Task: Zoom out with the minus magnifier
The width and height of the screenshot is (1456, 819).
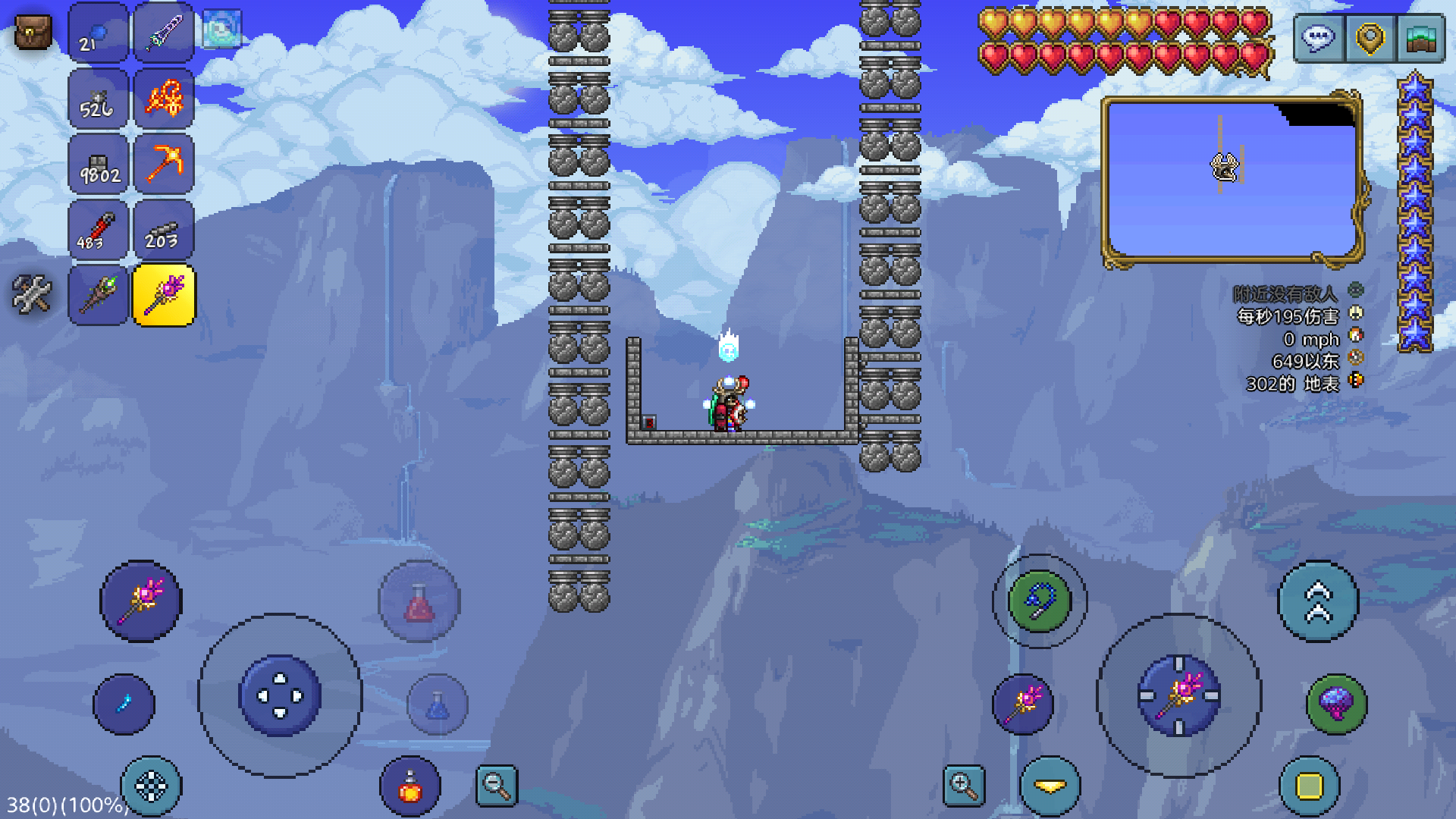Action: [x=497, y=786]
